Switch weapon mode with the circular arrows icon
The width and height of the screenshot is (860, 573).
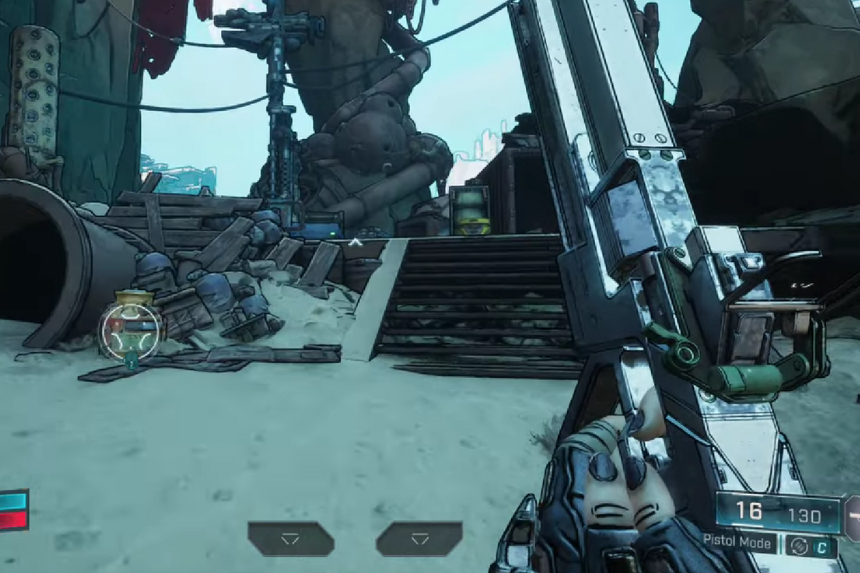click(x=798, y=545)
